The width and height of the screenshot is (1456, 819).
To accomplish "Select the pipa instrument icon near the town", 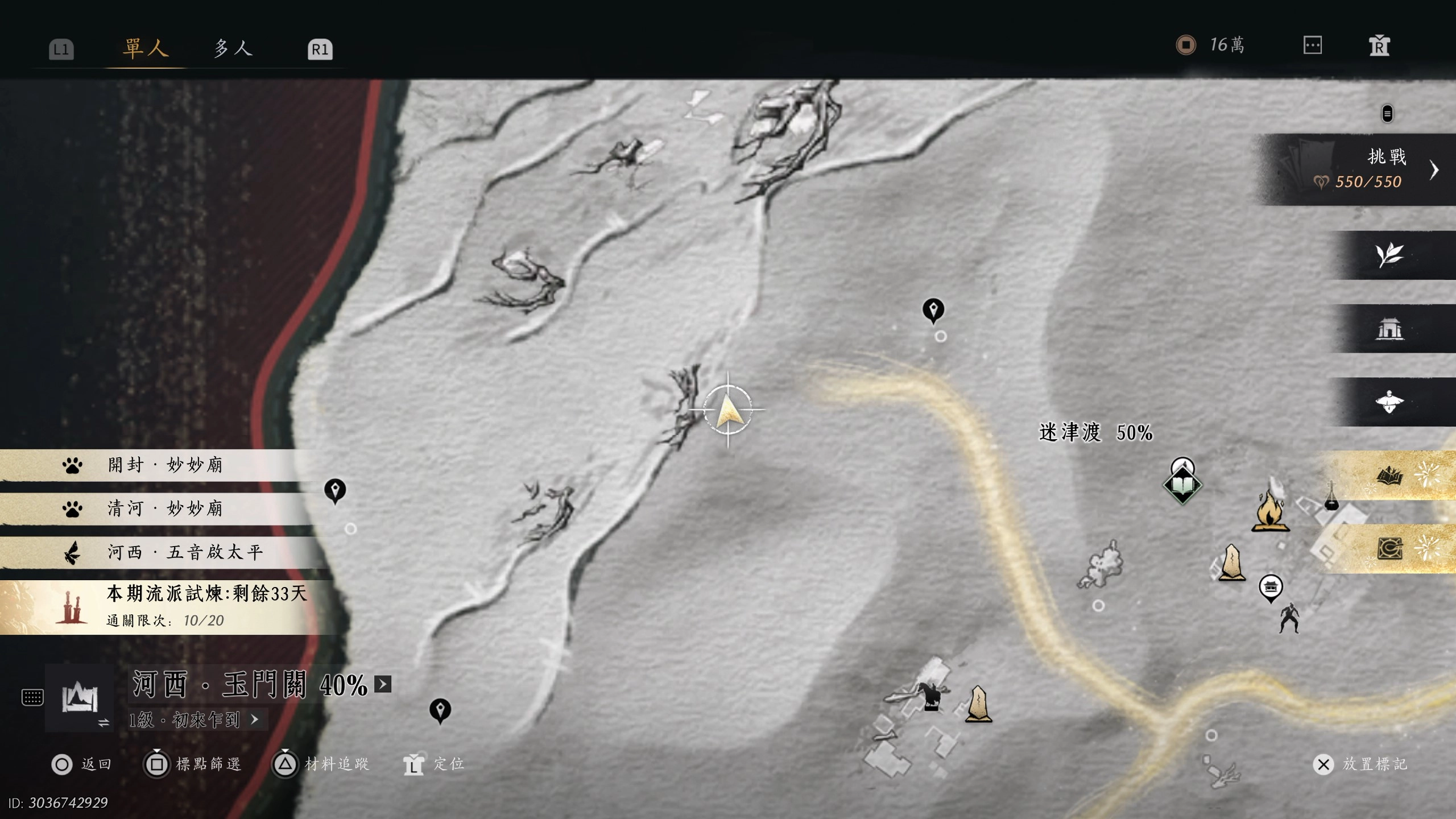I will coord(1331,498).
